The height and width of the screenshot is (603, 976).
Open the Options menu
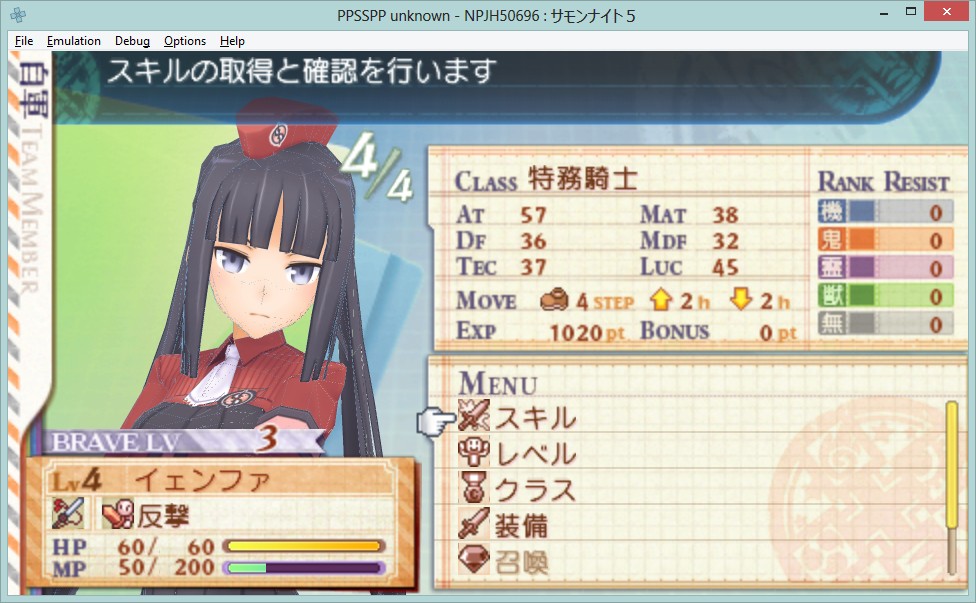(x=185, y=41)
